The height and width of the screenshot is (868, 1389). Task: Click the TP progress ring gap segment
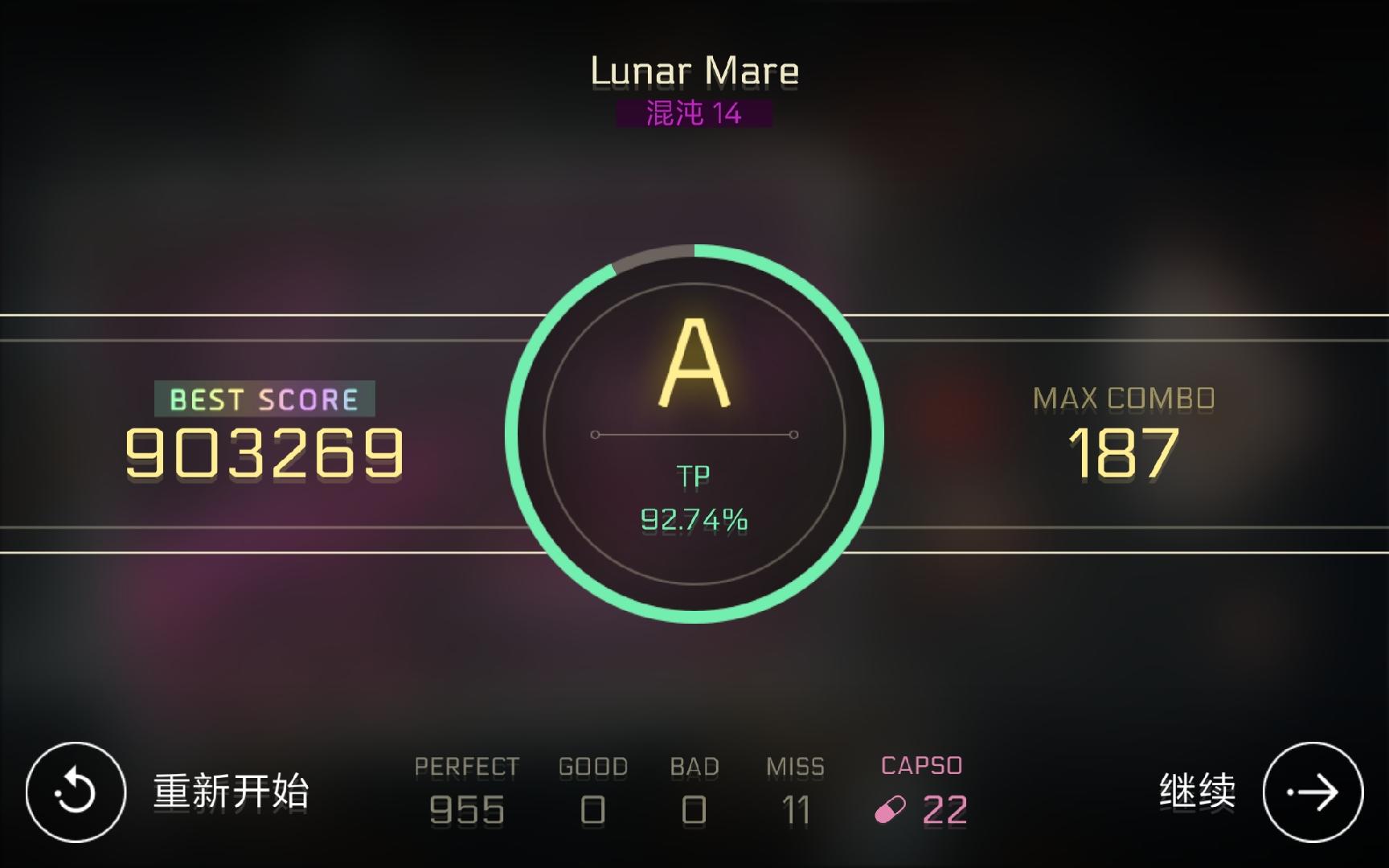651,254
